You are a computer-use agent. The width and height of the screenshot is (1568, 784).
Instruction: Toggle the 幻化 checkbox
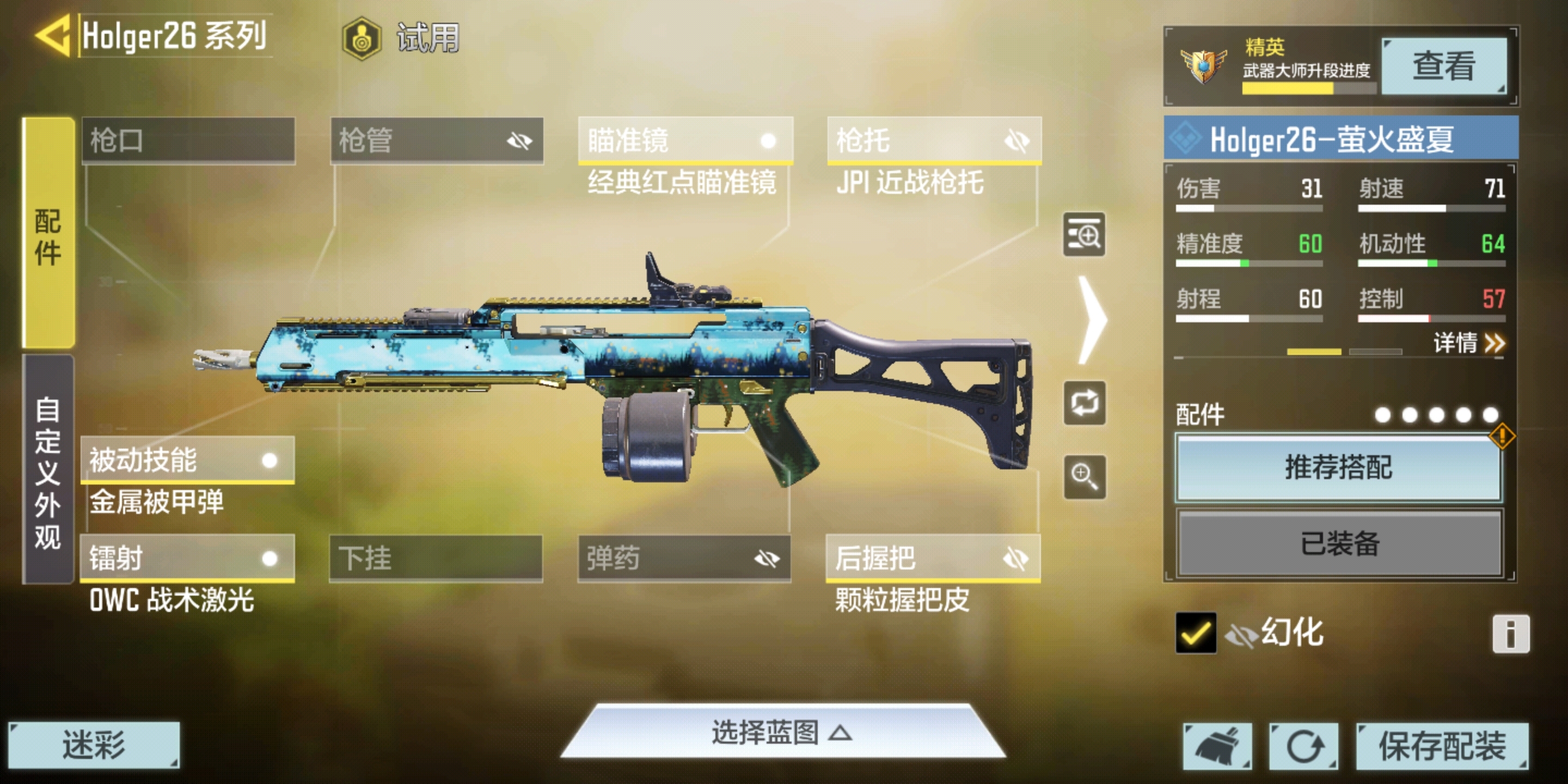pos(1196,633)
